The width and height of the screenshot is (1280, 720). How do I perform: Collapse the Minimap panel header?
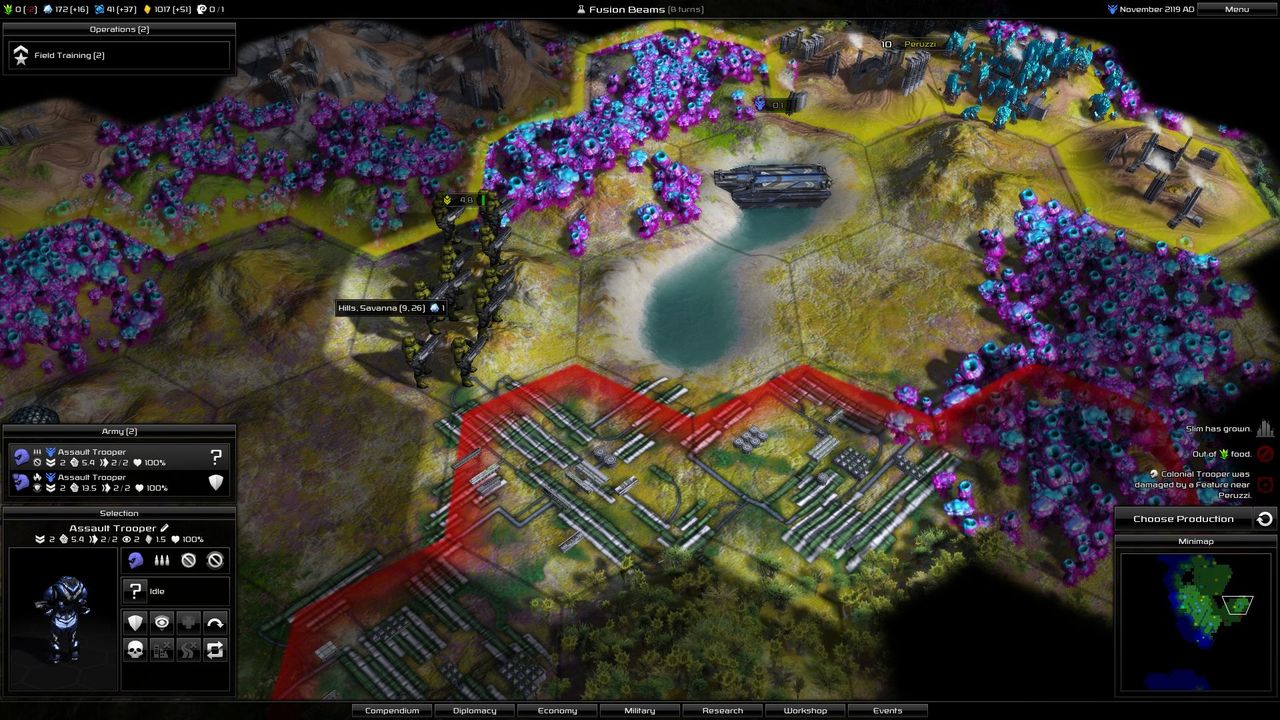point(1196,539)
